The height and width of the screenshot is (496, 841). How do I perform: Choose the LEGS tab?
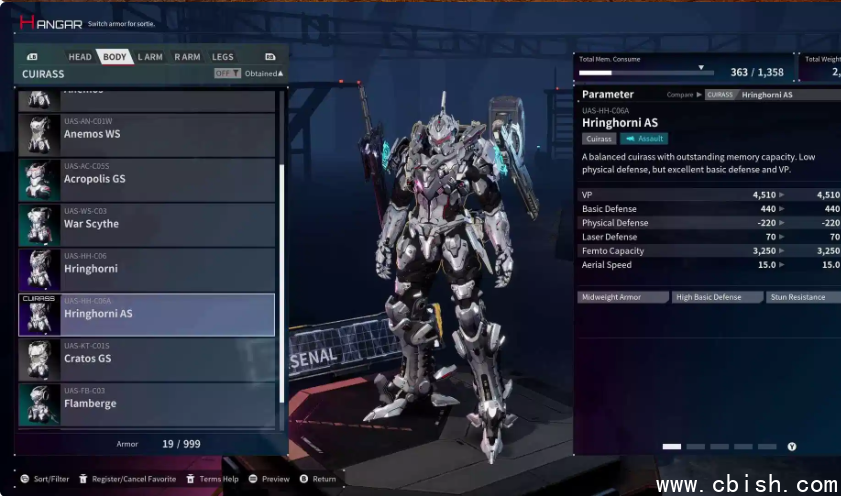point(223,57)
